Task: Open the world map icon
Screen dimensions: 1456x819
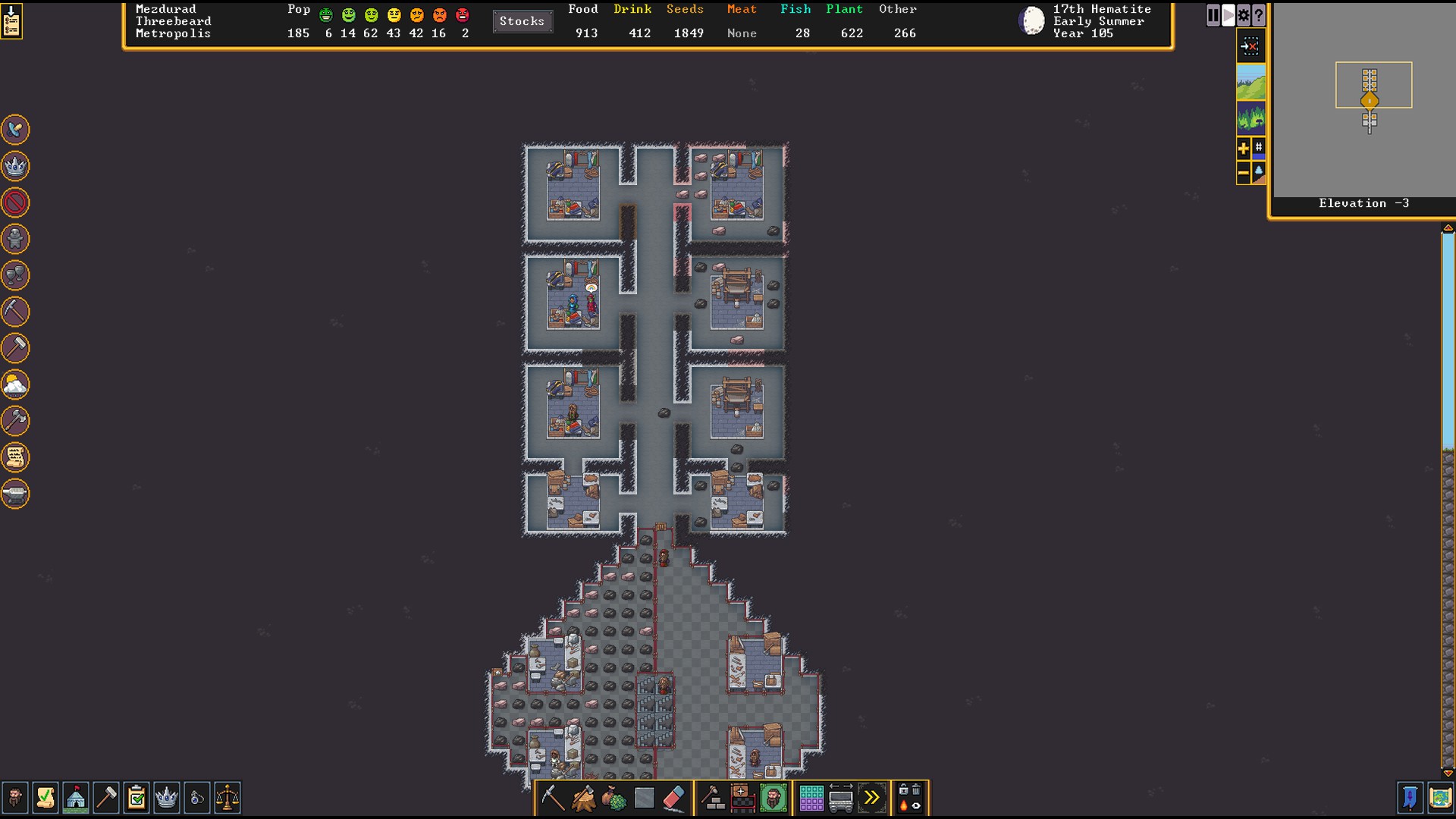Action: pos(1439,798)
